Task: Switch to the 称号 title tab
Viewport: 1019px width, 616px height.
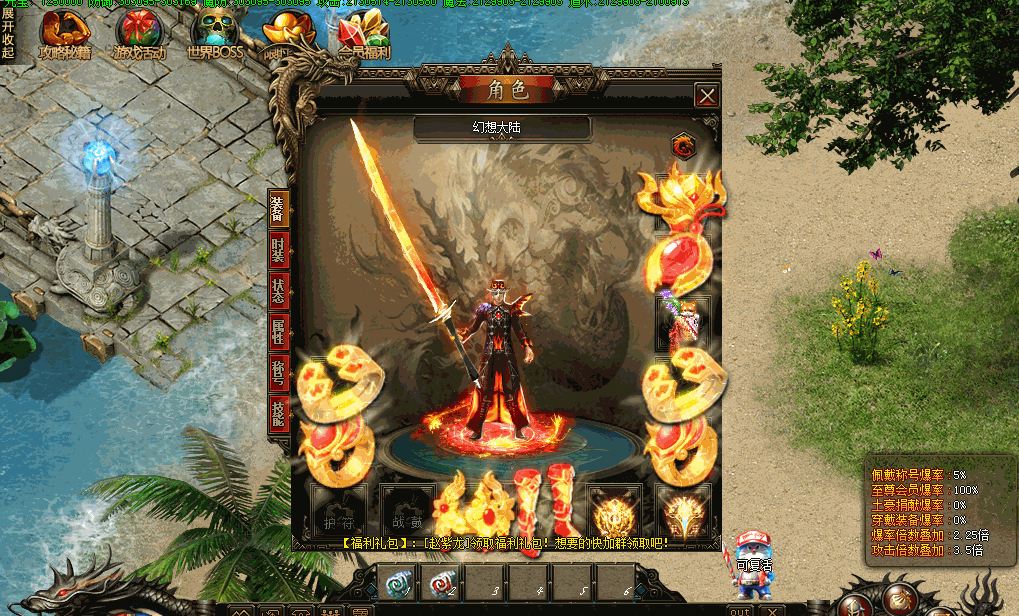Action: [279, 370]
